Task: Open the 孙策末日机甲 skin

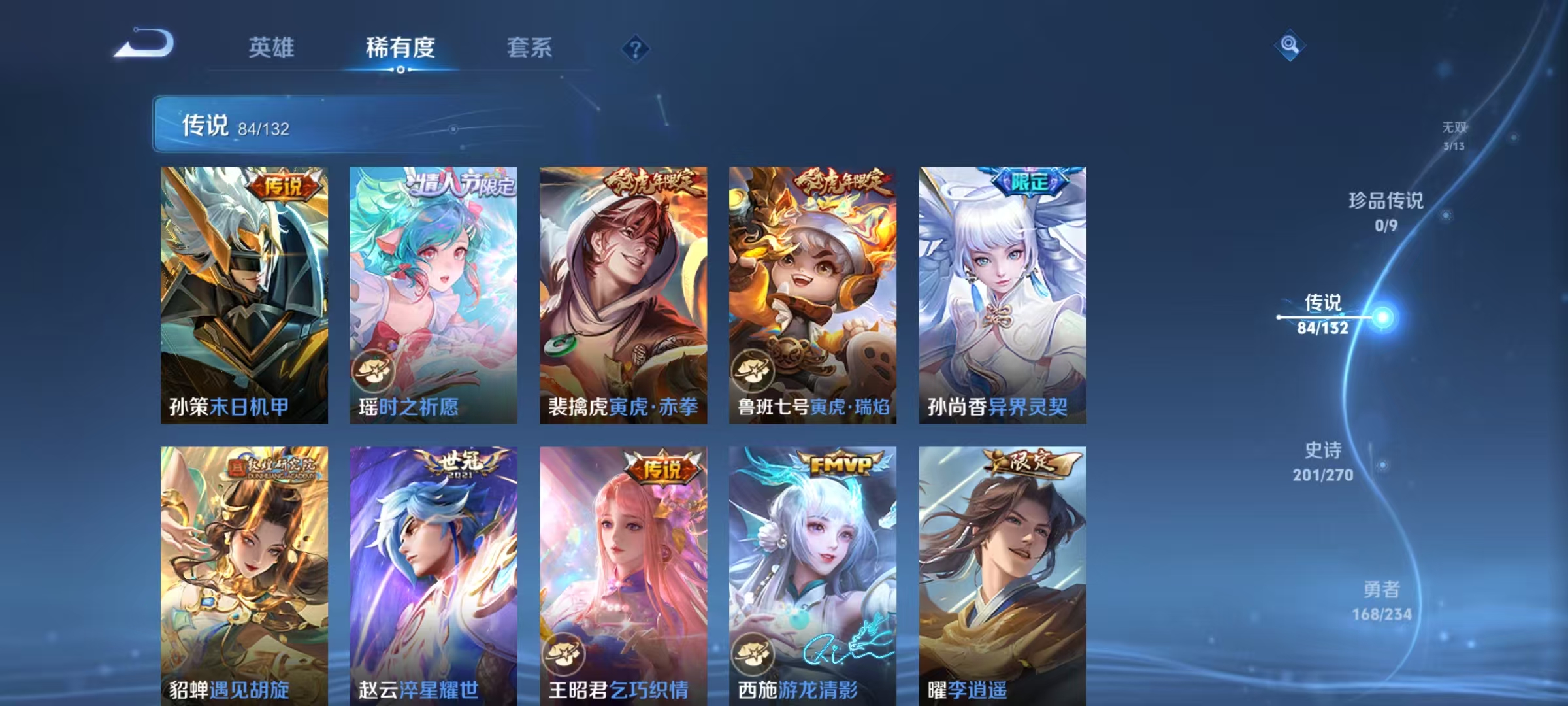Action: pos(245,294)
